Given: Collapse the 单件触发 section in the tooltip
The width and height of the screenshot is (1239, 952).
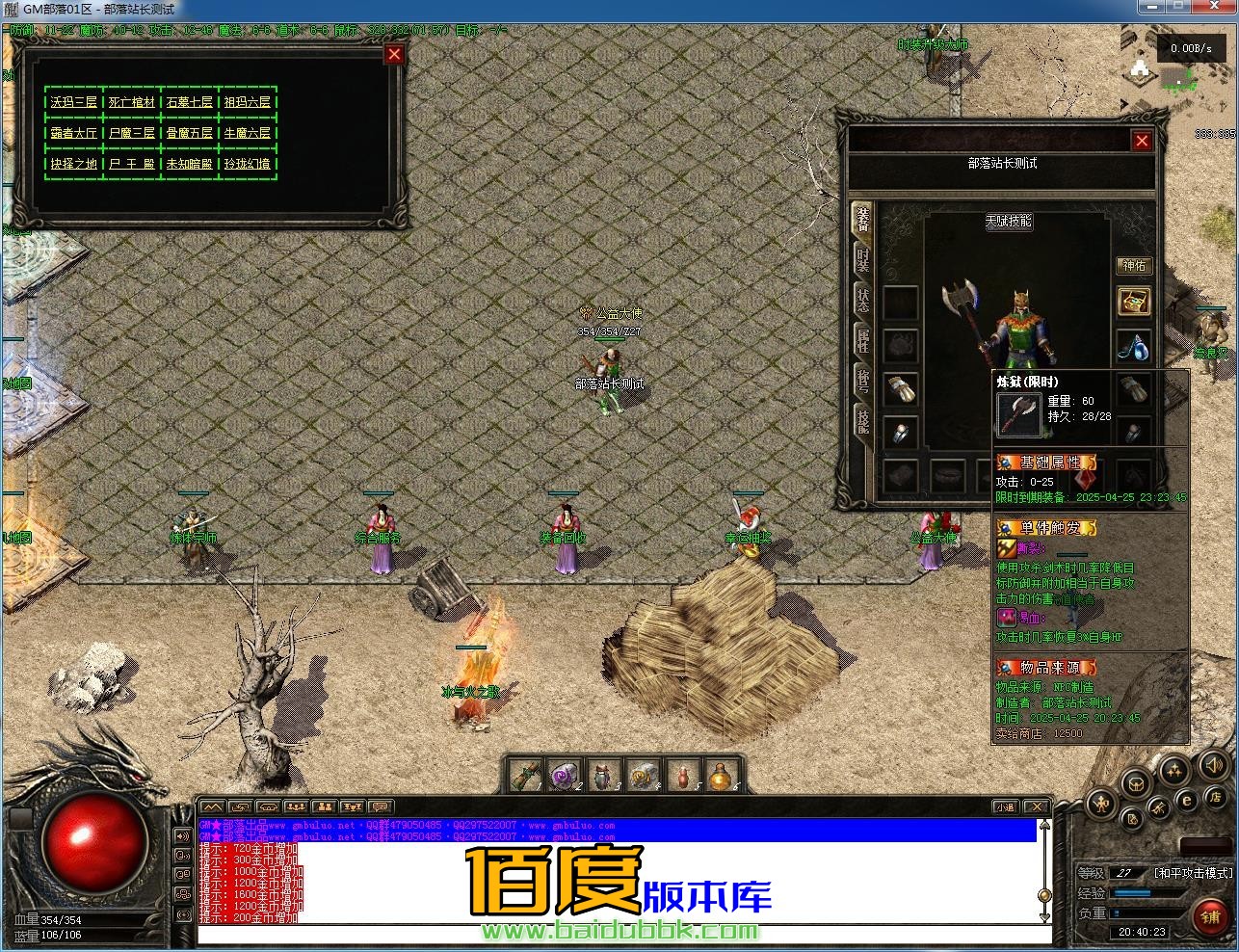Looking at the screenshot, I should [x=1048, y=528].
